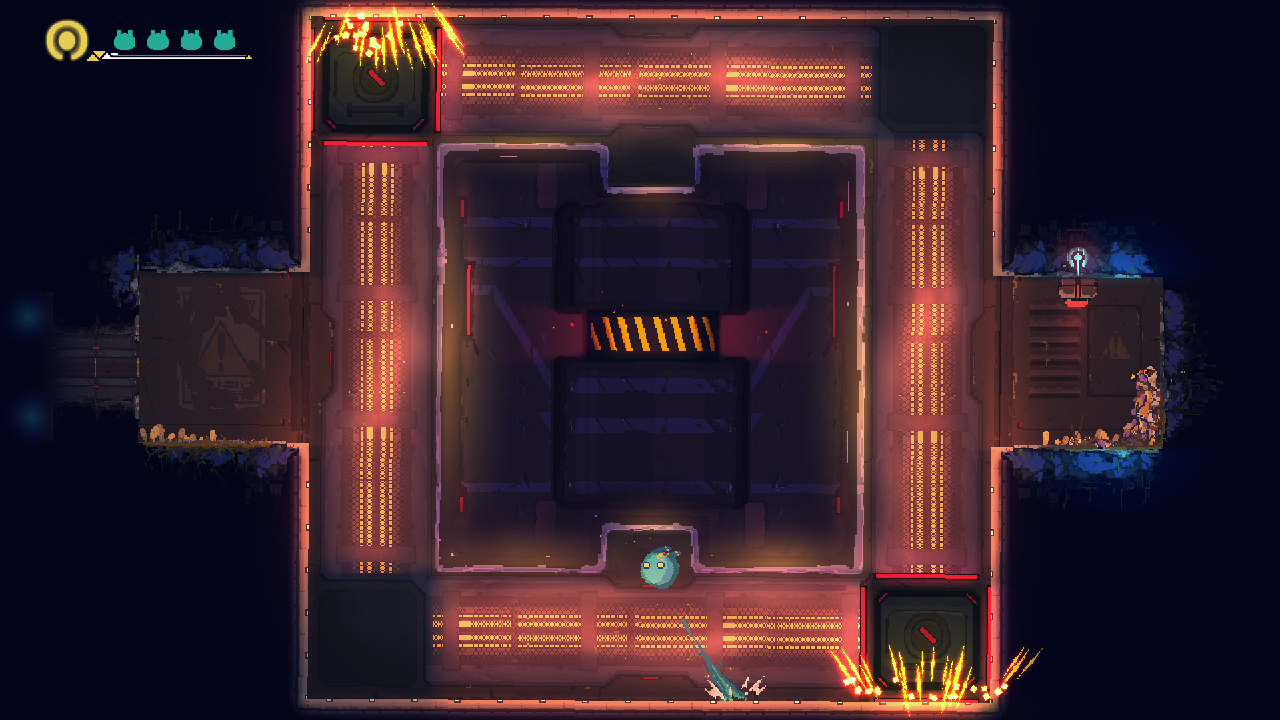Activate the striped hazard barrier

tap(655, 333)
